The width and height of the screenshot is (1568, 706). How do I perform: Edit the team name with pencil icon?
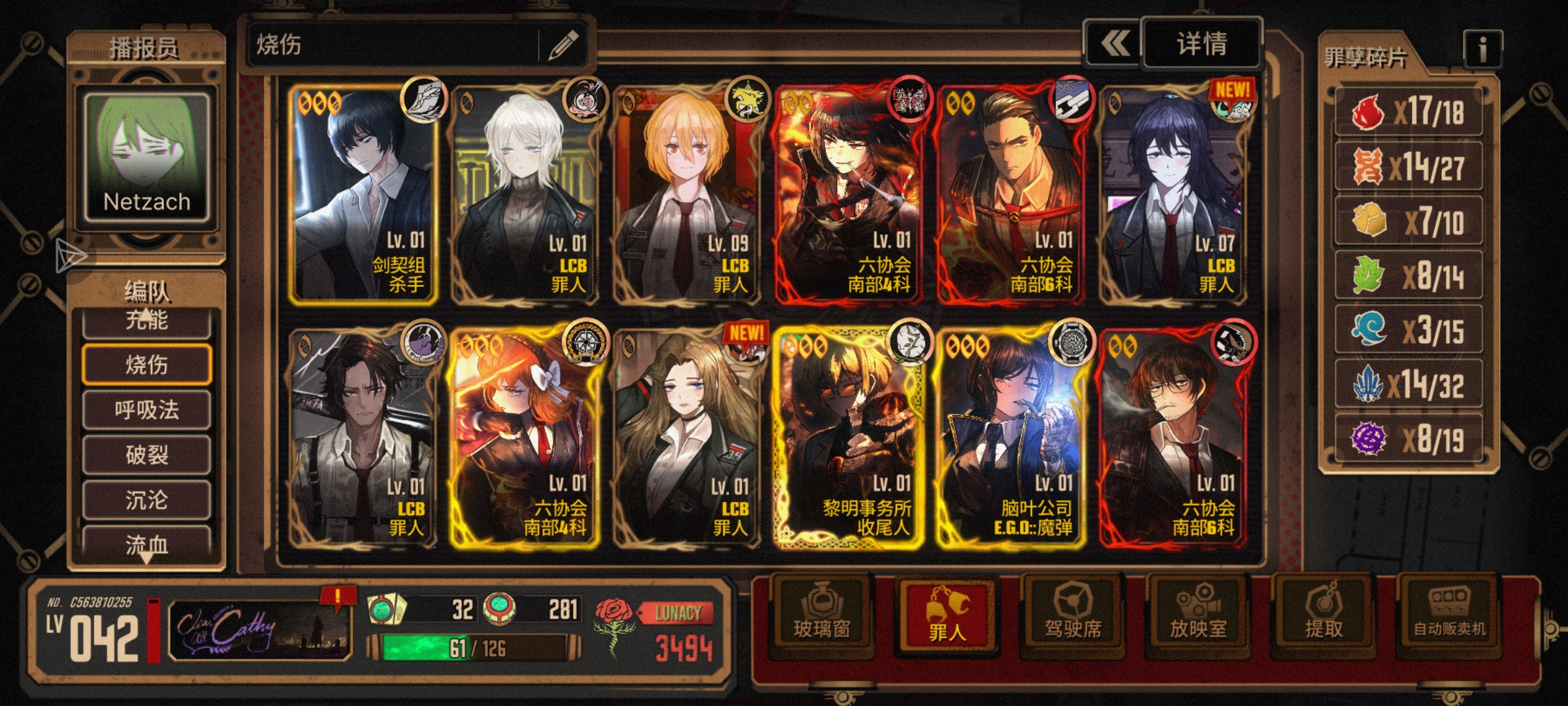(563, 45)
